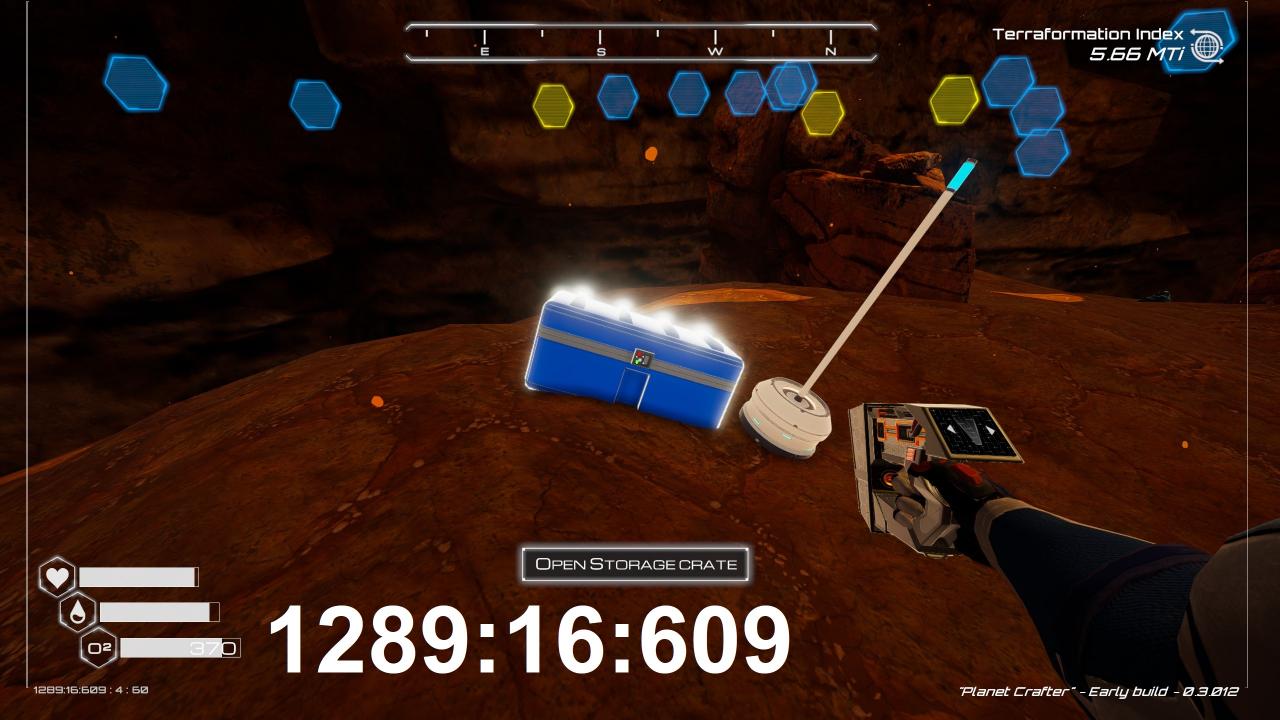Select the Terraformation Index globe icon

[1208, 46]
